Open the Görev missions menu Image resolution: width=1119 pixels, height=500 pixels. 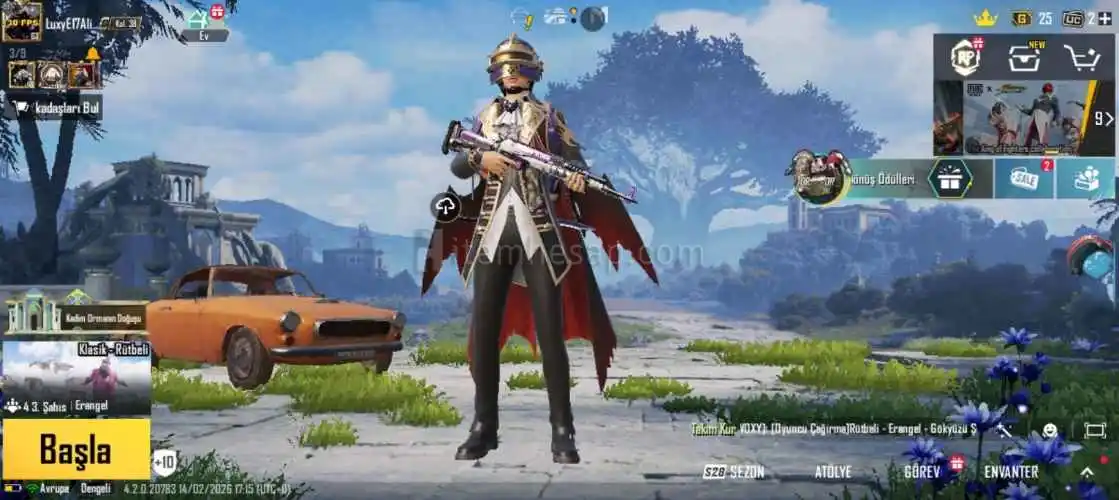point(923,471)
